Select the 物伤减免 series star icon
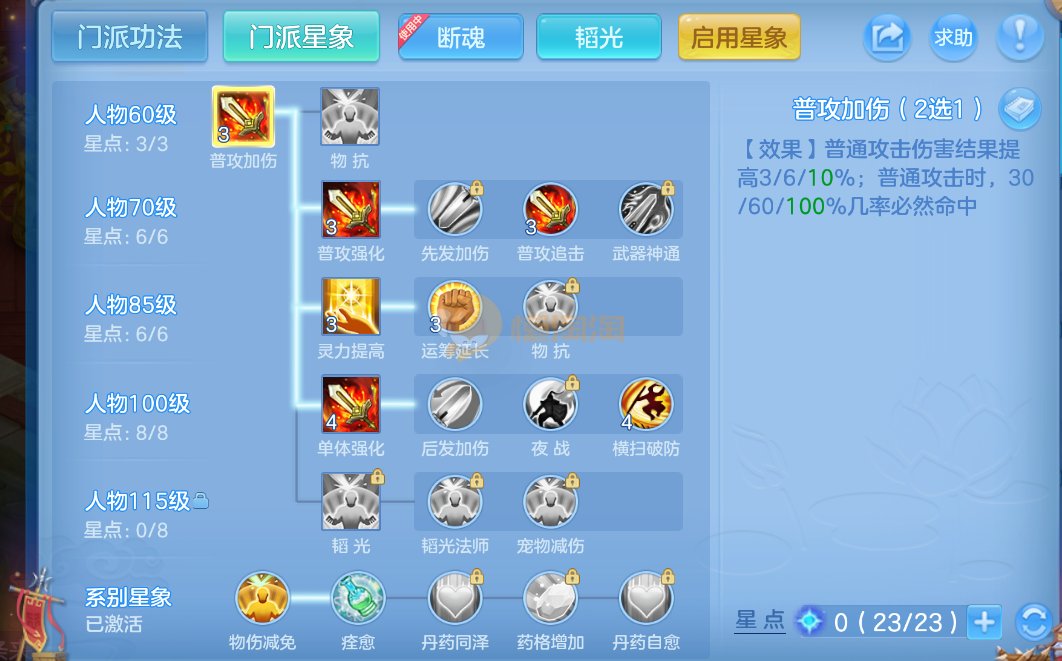Screen dimensions: 1062x661 [262, 598]
